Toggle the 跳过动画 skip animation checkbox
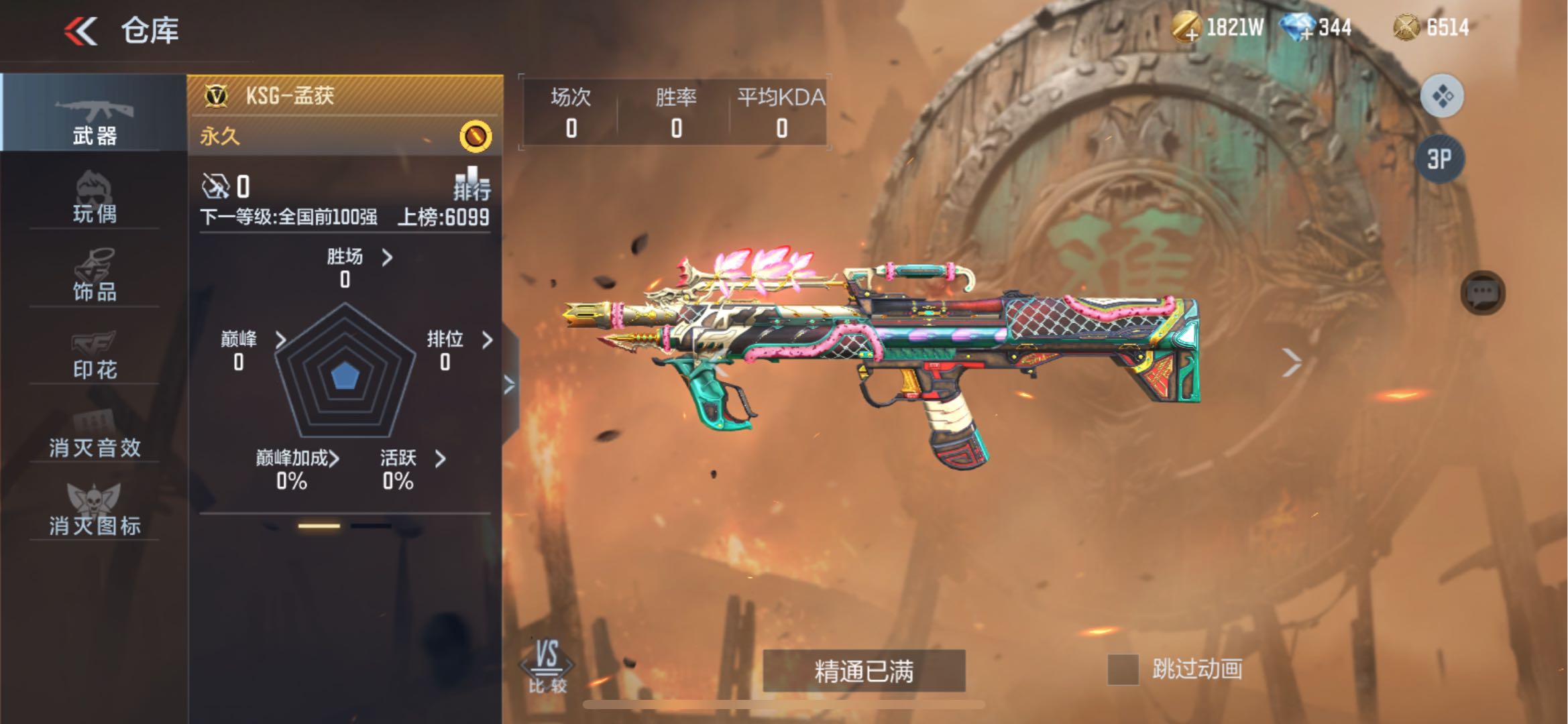This screenshot has width=1568, height=724. [x=1123, y=670]
